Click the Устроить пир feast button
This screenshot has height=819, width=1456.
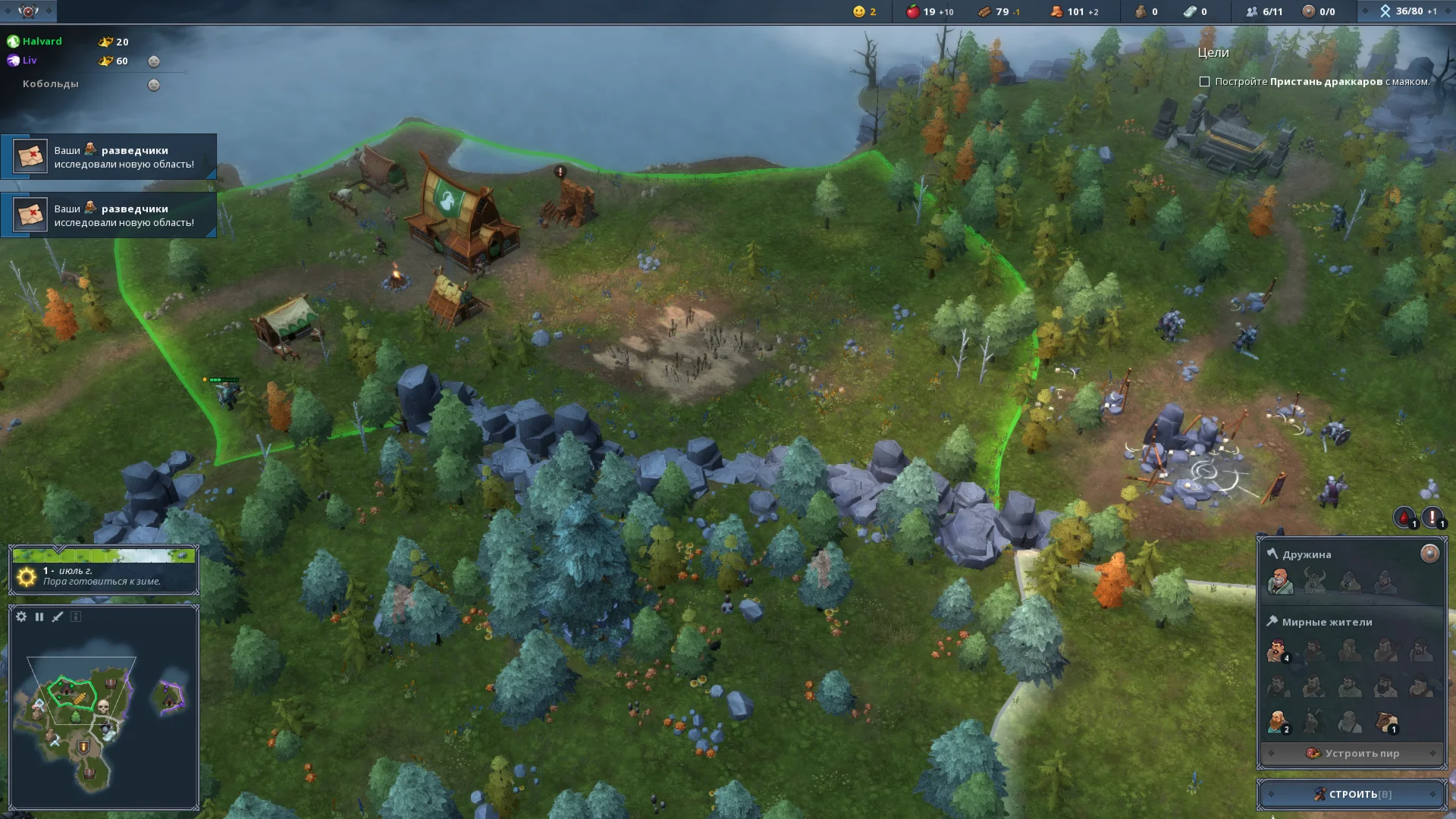(1352, 753)
